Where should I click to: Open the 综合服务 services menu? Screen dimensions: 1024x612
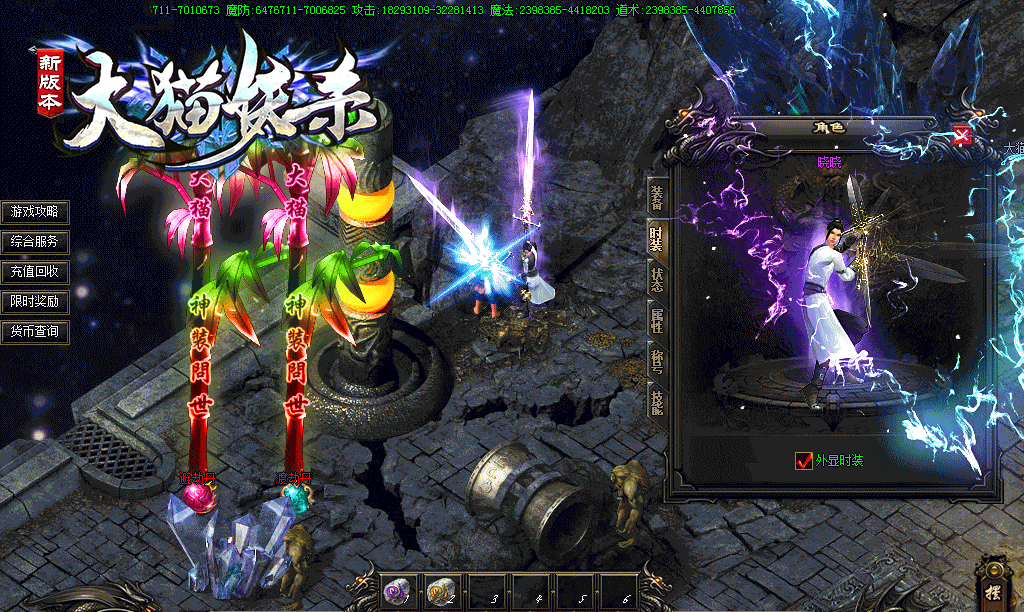tap(35, 242)
